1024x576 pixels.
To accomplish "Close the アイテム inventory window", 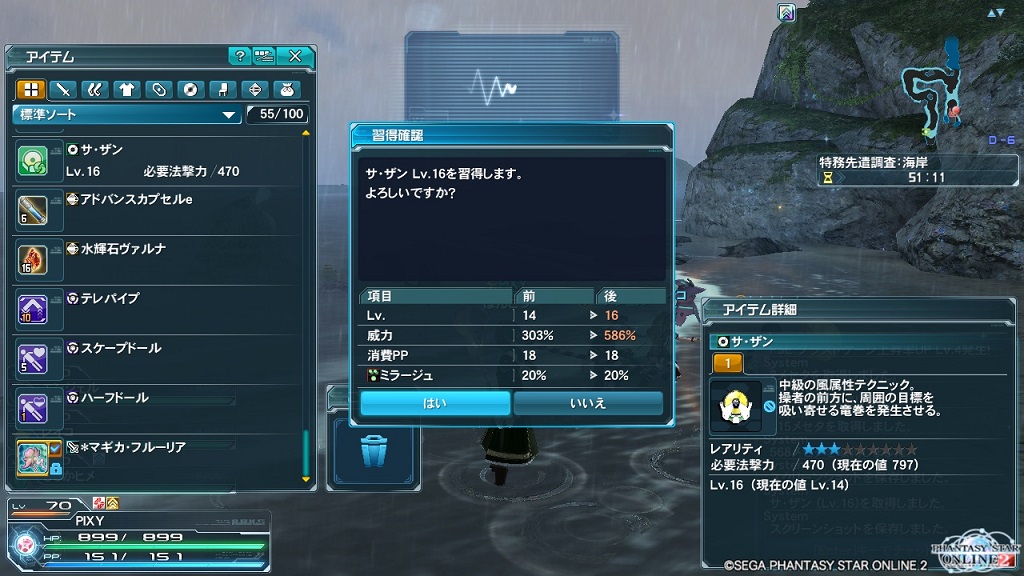I will tap(295, 56).
